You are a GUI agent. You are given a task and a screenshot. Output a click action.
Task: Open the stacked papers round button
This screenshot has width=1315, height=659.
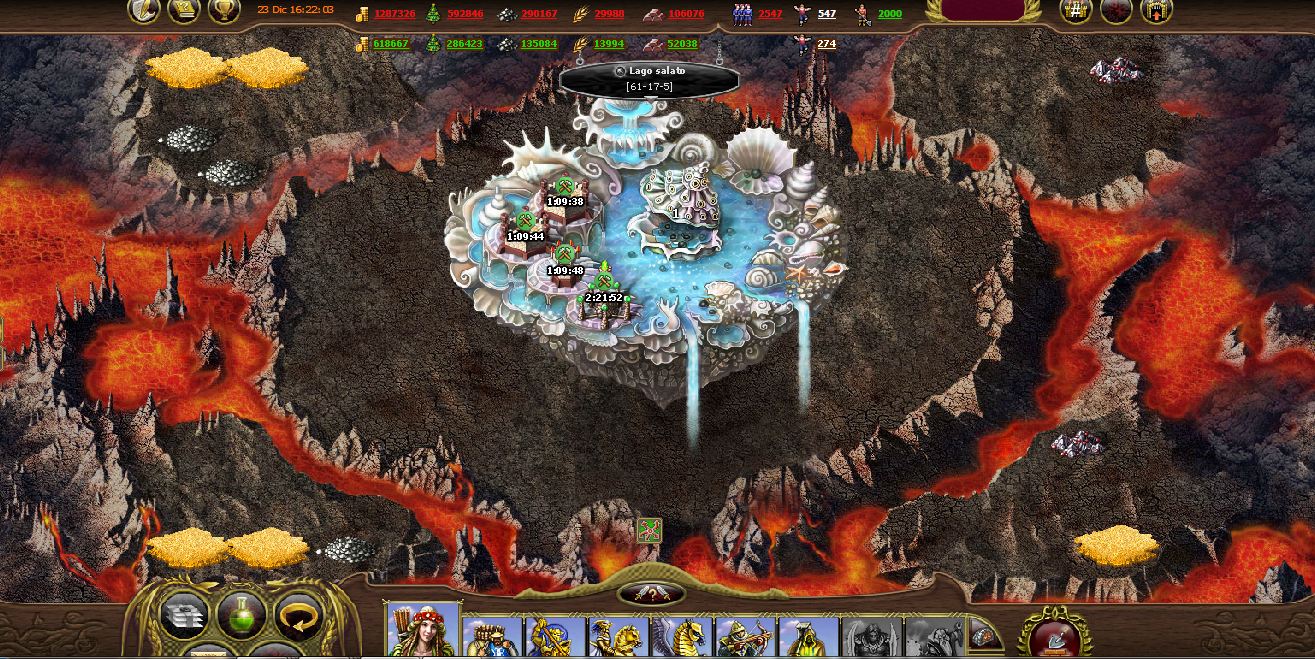click(x=185, y=615)
